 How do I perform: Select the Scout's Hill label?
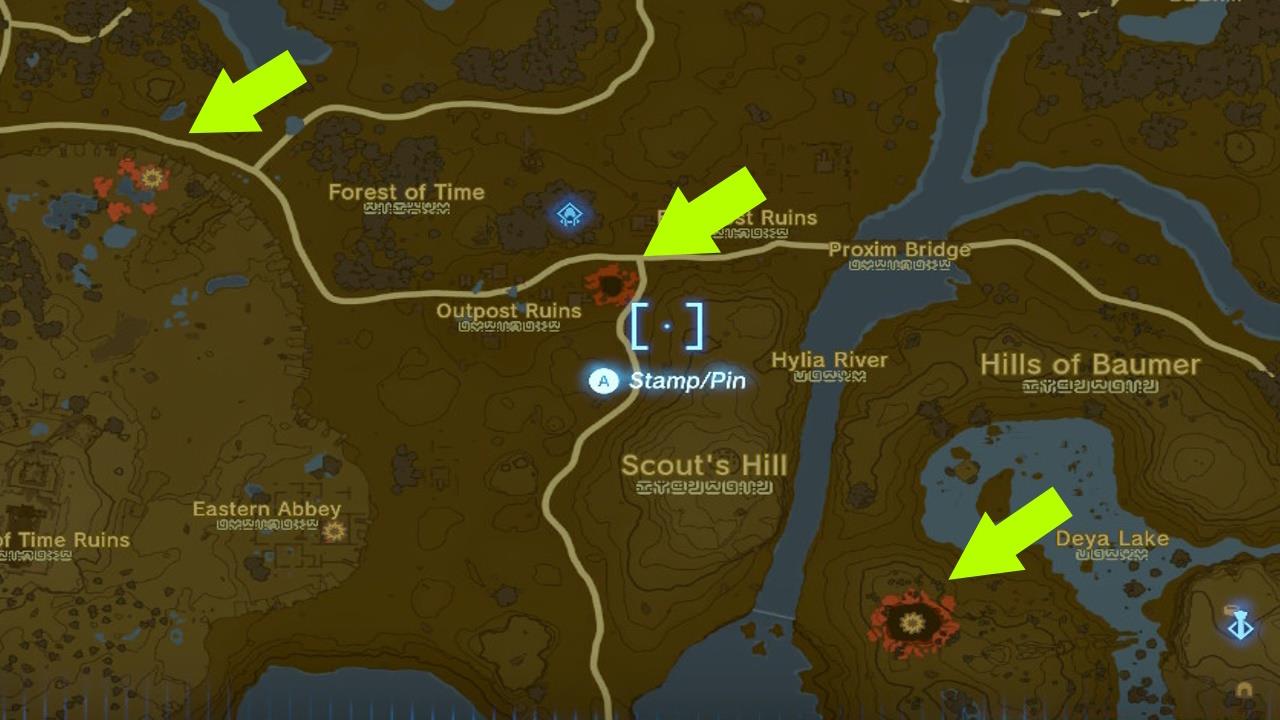pyautogui.click(x=702, y=466)
